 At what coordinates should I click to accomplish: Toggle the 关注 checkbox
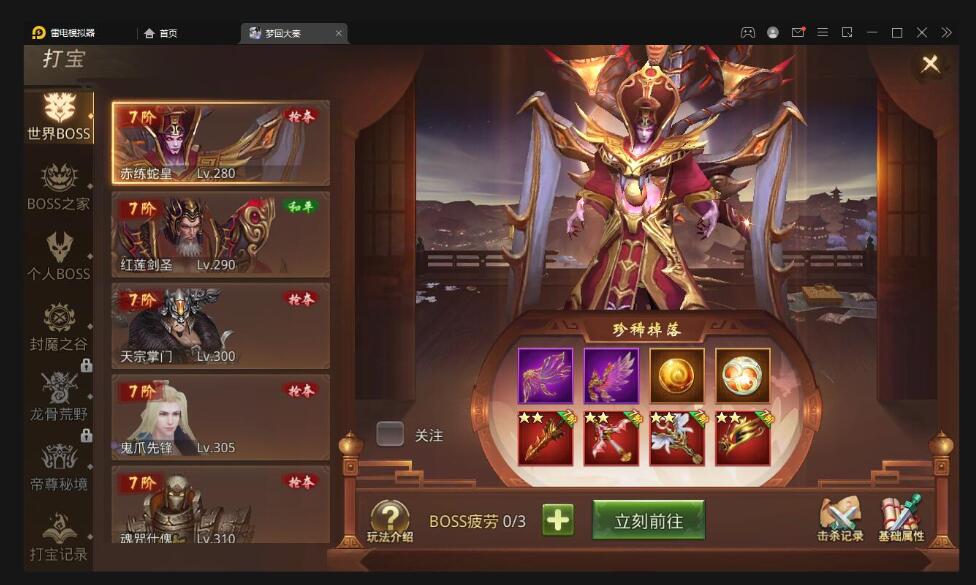[x=390, y=434]
